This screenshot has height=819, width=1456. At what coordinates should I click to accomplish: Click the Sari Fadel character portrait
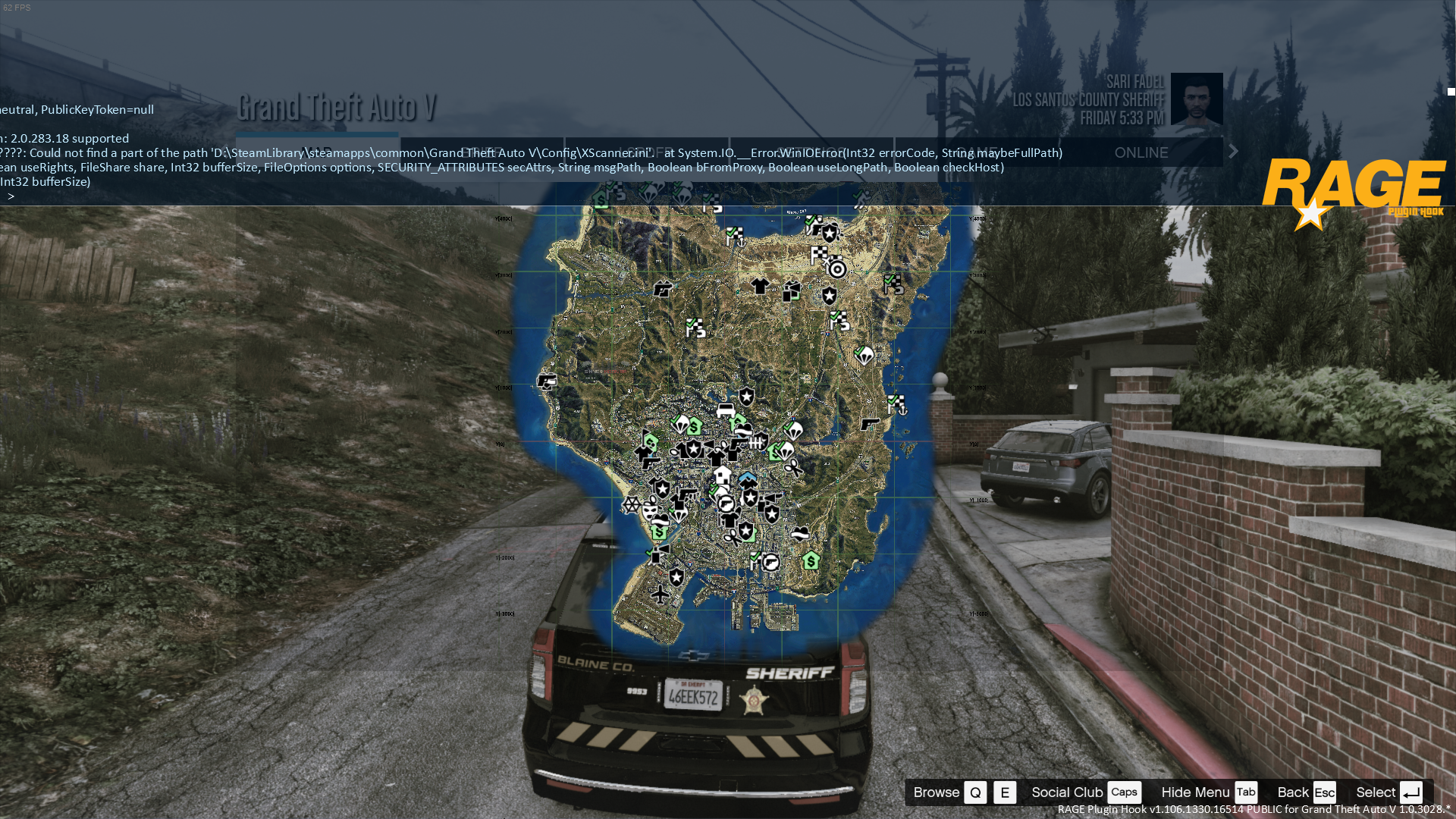[x=1197, y=99]
